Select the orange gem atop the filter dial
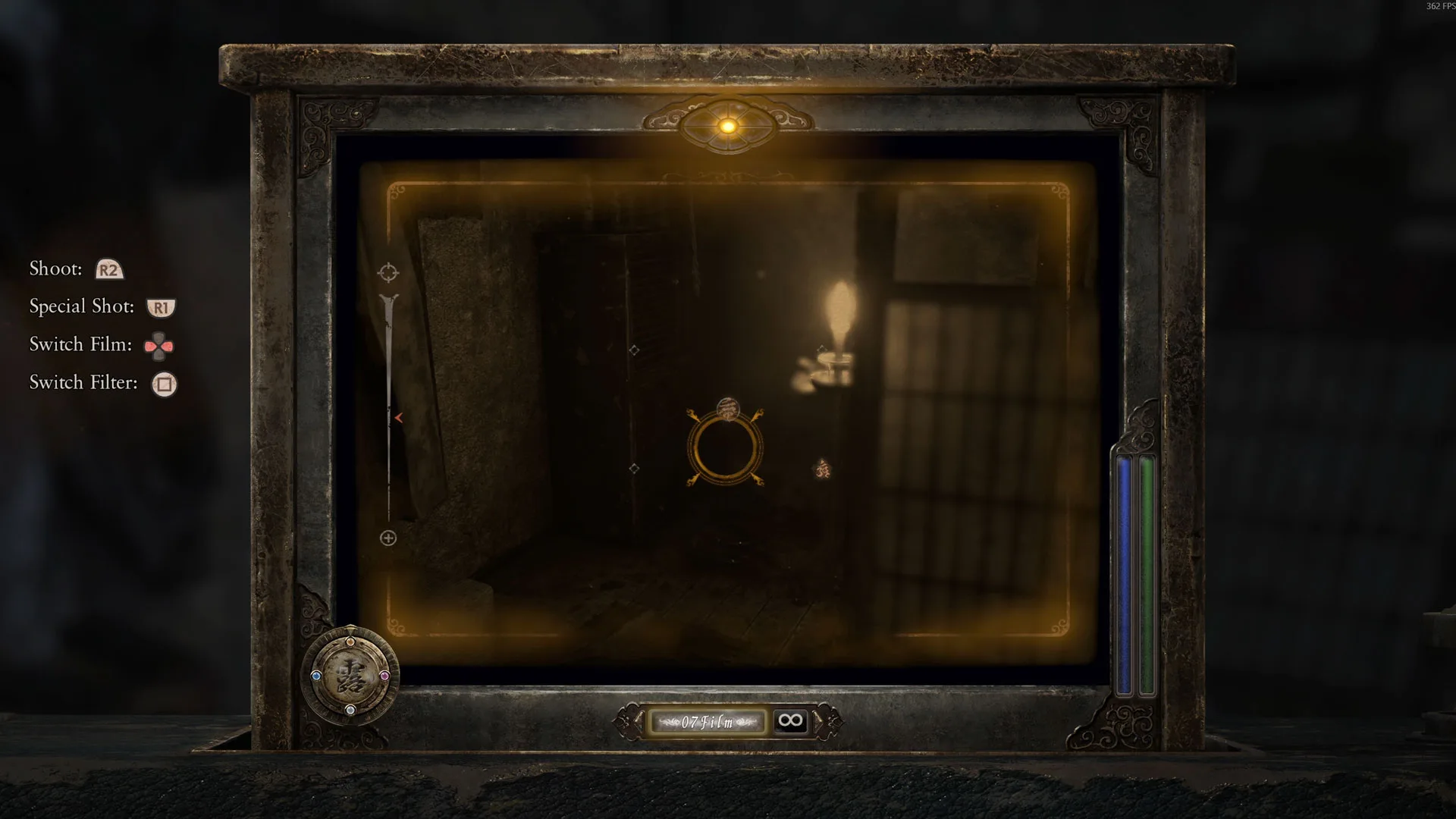 pyautogui.click(x=350, y=642)
